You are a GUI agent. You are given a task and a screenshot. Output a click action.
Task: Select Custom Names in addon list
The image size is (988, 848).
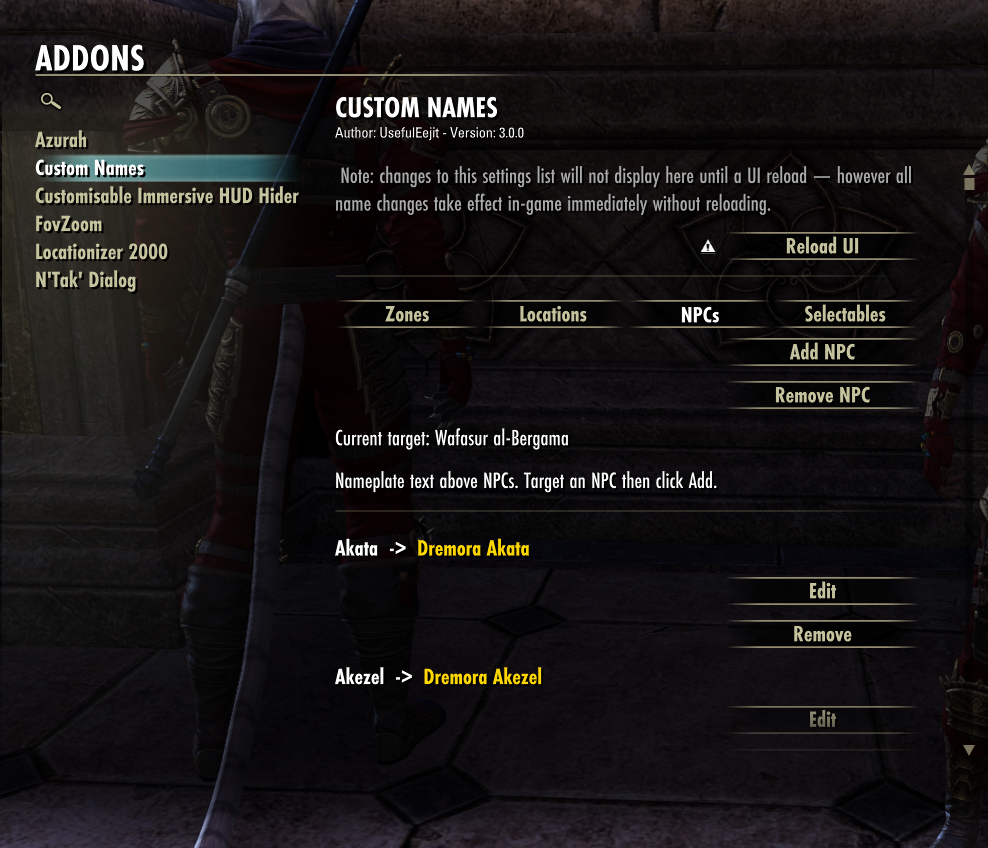(90, 168)
